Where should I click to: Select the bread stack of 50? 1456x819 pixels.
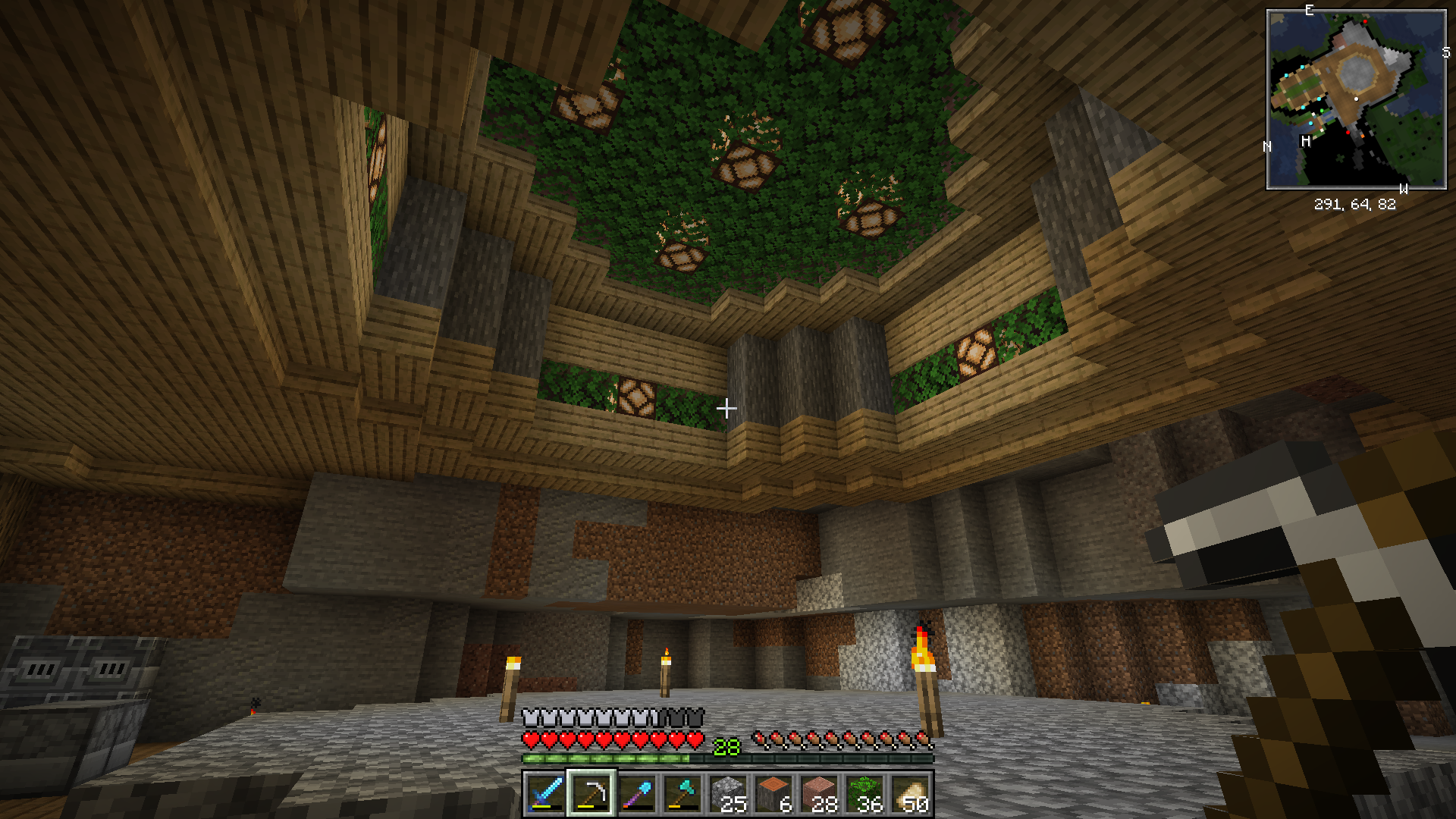tap(911, 794)
